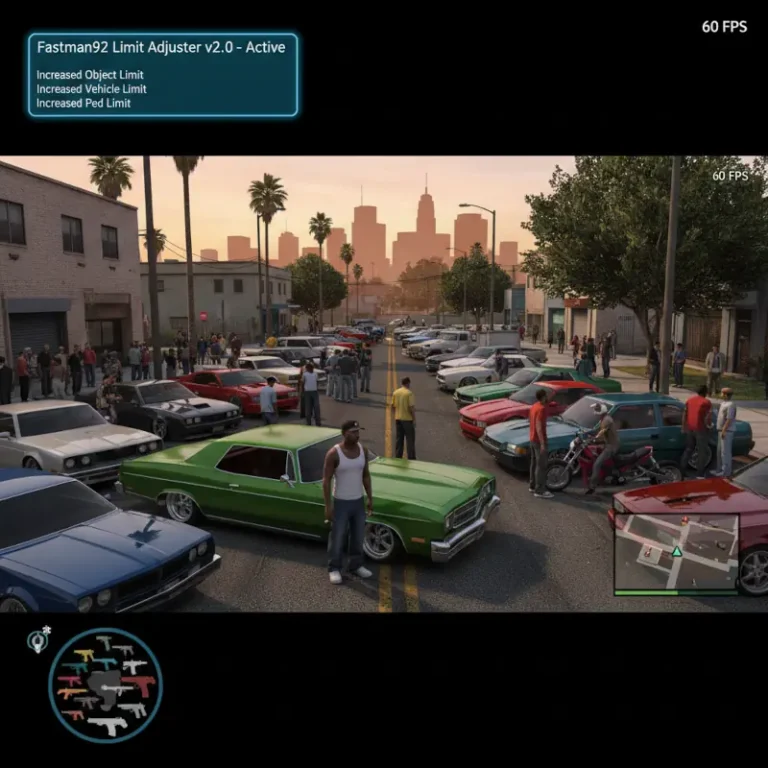Click the small lightbulb icon above weapon wheel
This screenshot has height=768, width=768.
point(37,642)
